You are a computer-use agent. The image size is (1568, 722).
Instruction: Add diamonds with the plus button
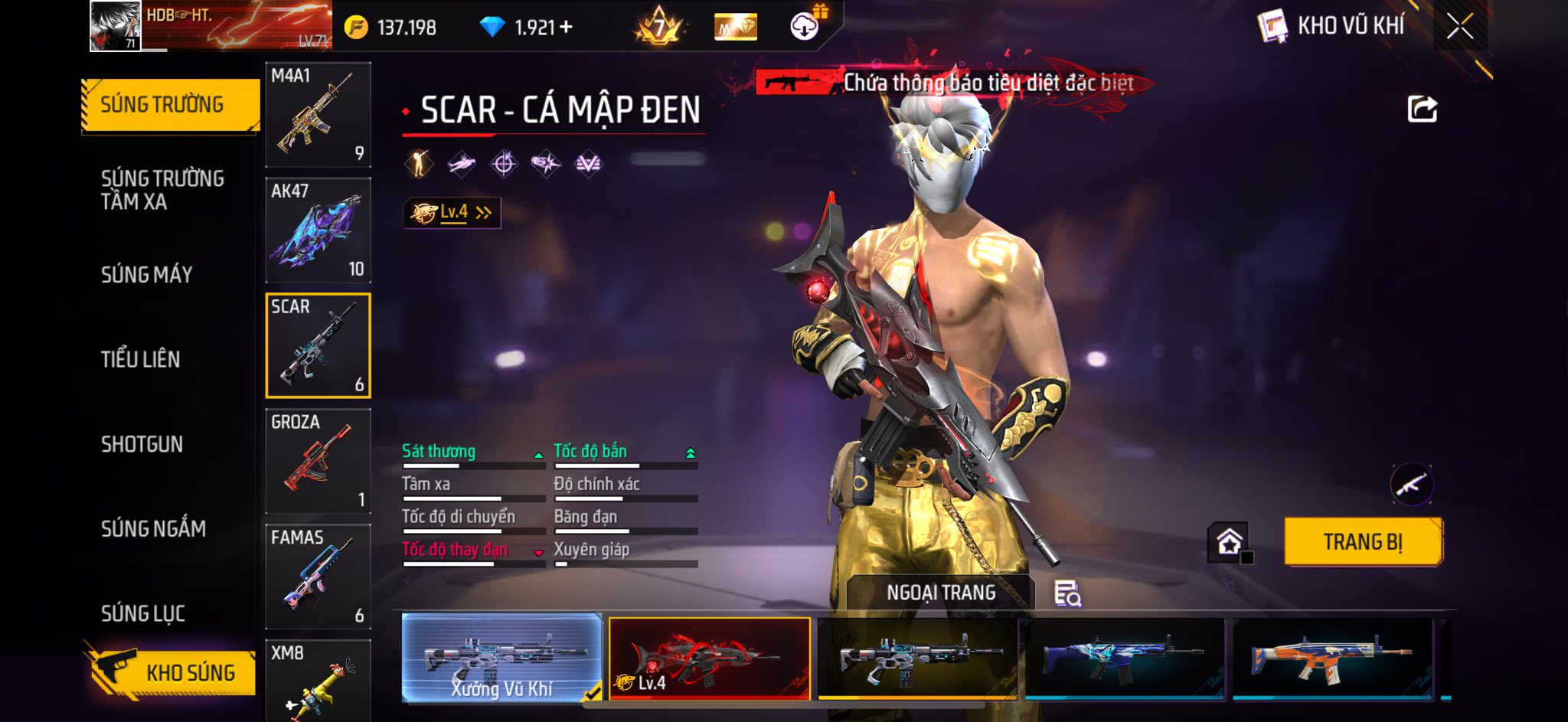tap(566, 28)
